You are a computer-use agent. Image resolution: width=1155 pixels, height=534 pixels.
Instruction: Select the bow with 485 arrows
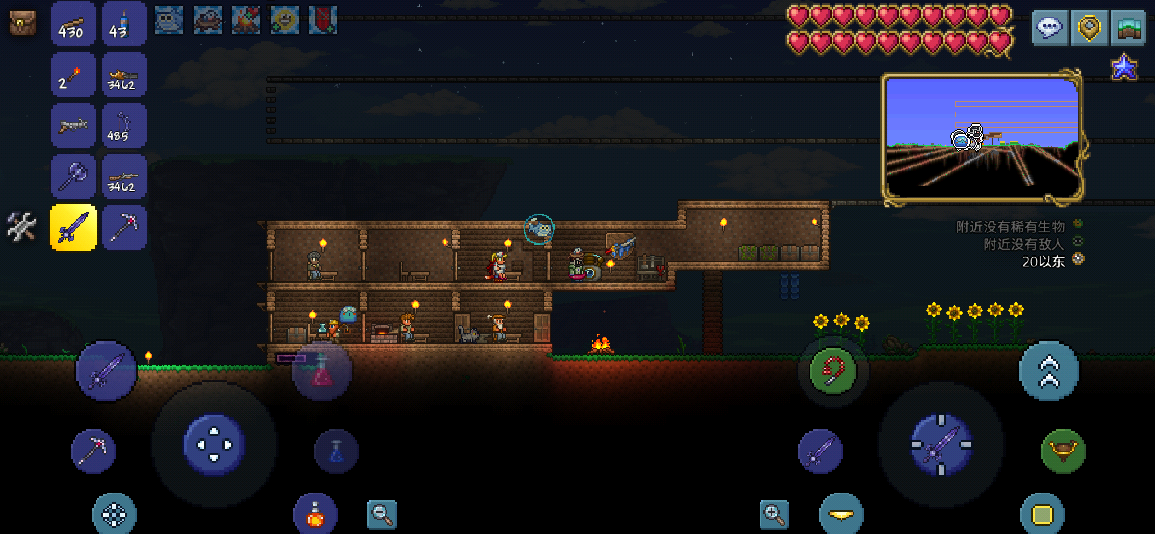pos(125,126)
